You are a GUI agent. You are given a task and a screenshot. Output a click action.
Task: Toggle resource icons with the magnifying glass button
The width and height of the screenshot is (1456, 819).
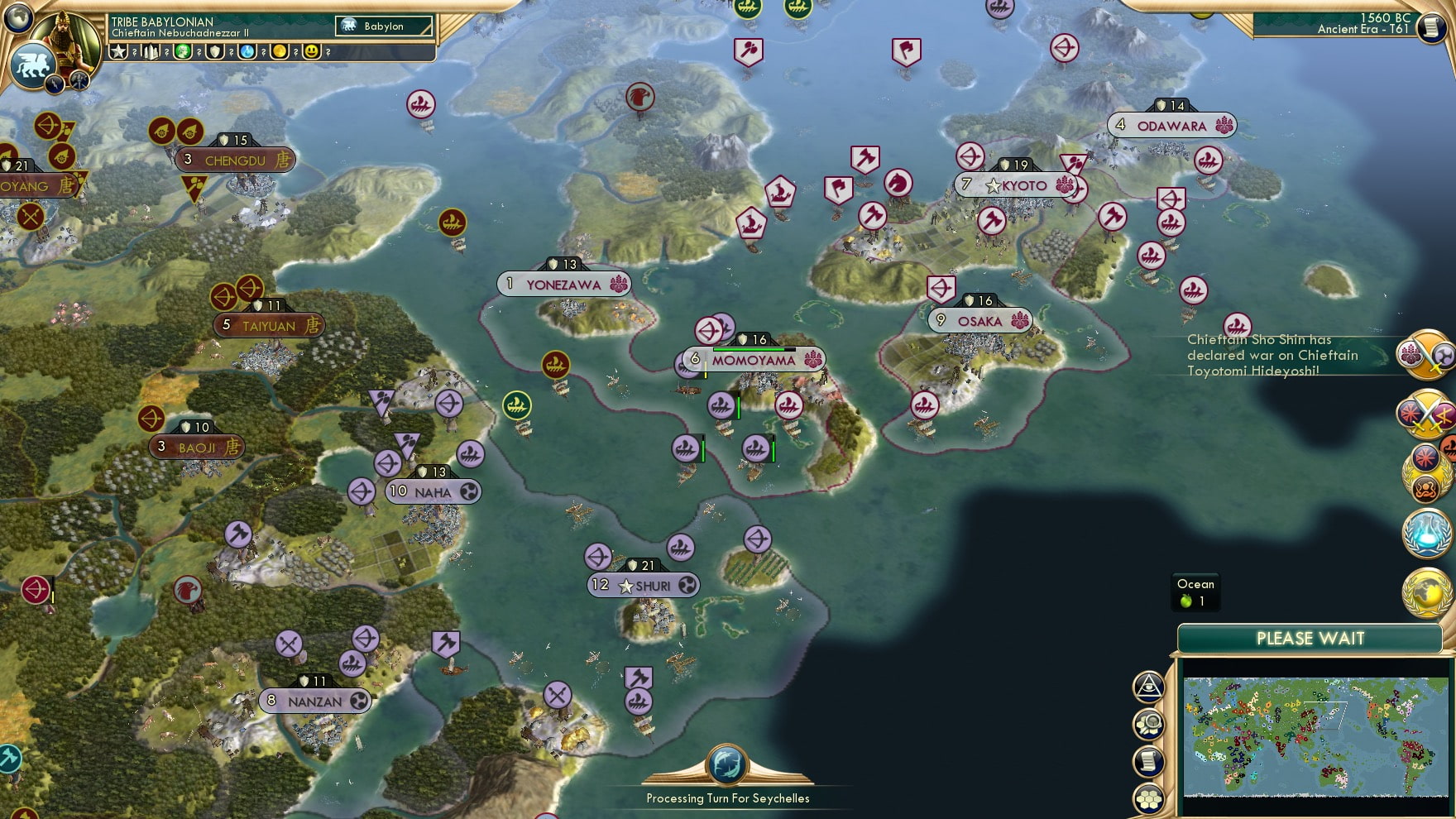point(1149,724)
